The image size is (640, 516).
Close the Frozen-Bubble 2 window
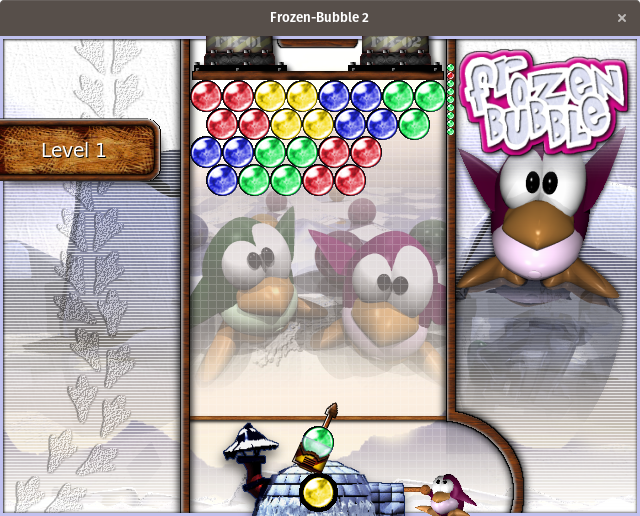[x=622, y=17]
